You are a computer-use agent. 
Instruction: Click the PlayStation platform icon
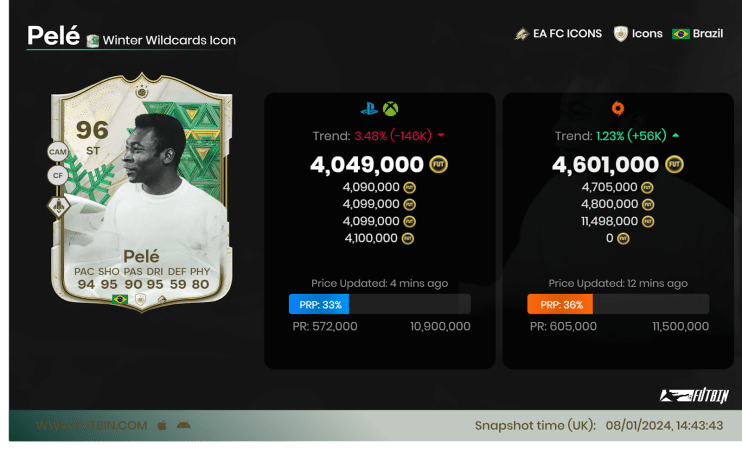pos(369,110)
